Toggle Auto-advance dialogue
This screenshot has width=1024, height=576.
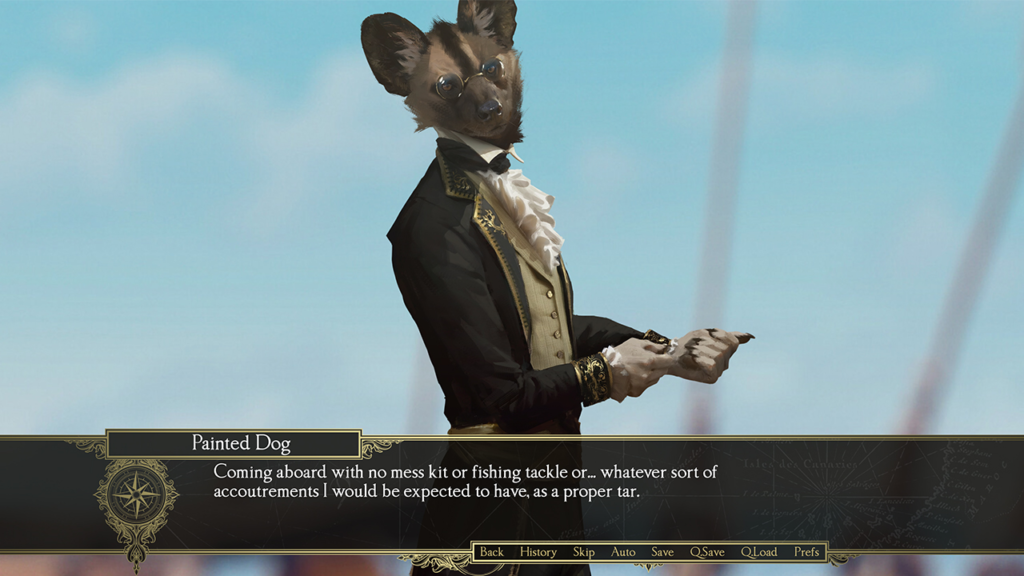tap(623, 552)
